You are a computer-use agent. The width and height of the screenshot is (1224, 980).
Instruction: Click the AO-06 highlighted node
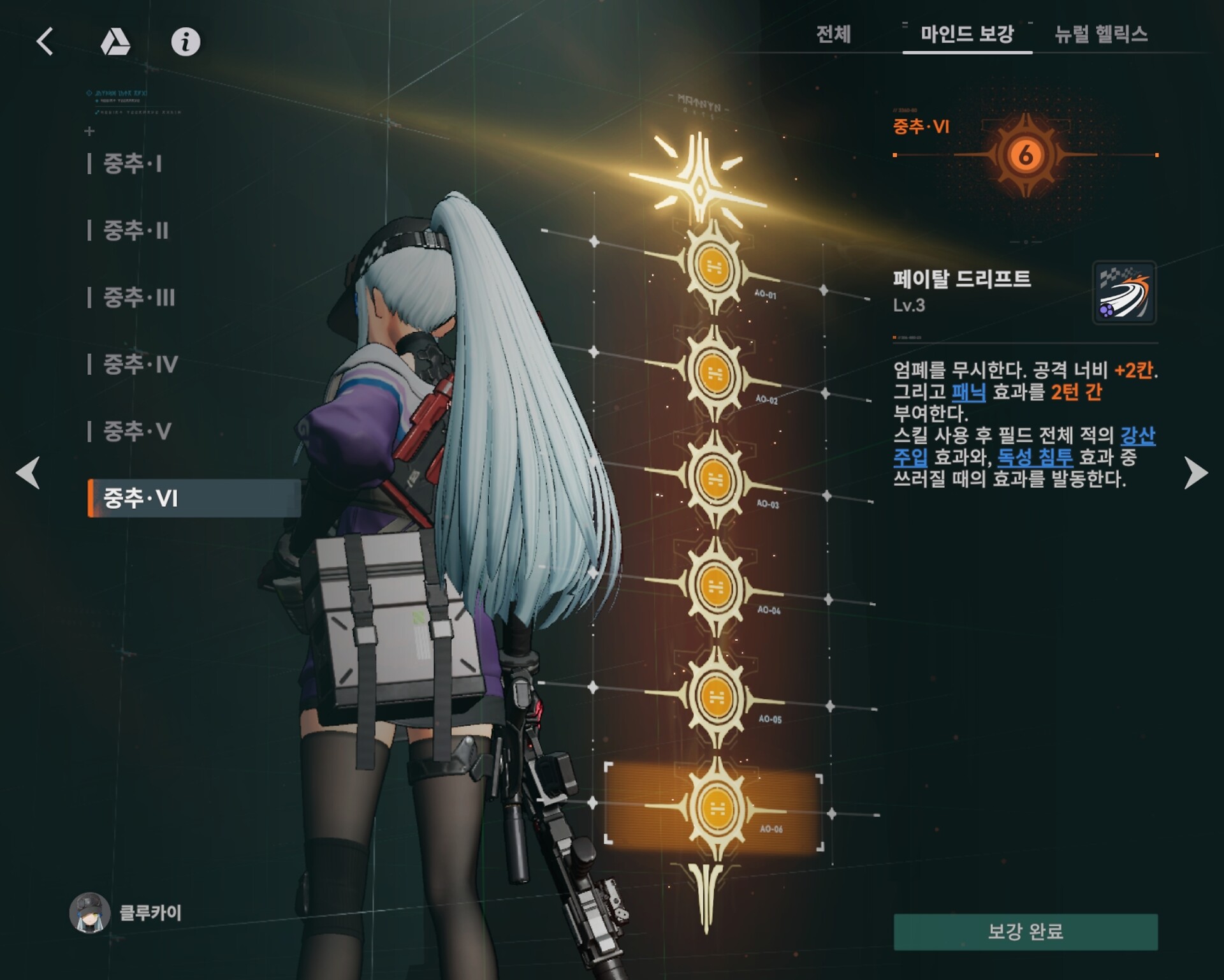717,808
